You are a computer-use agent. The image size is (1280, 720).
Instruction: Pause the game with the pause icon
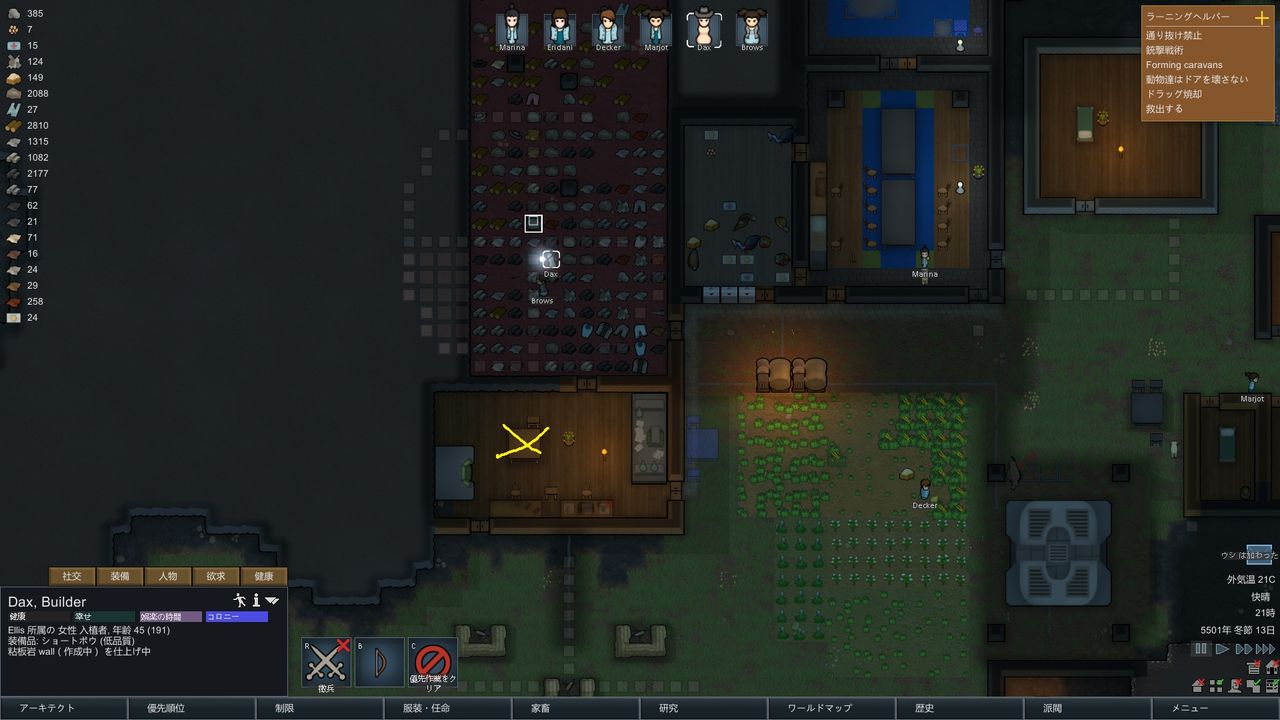[x=1200, y=648]
